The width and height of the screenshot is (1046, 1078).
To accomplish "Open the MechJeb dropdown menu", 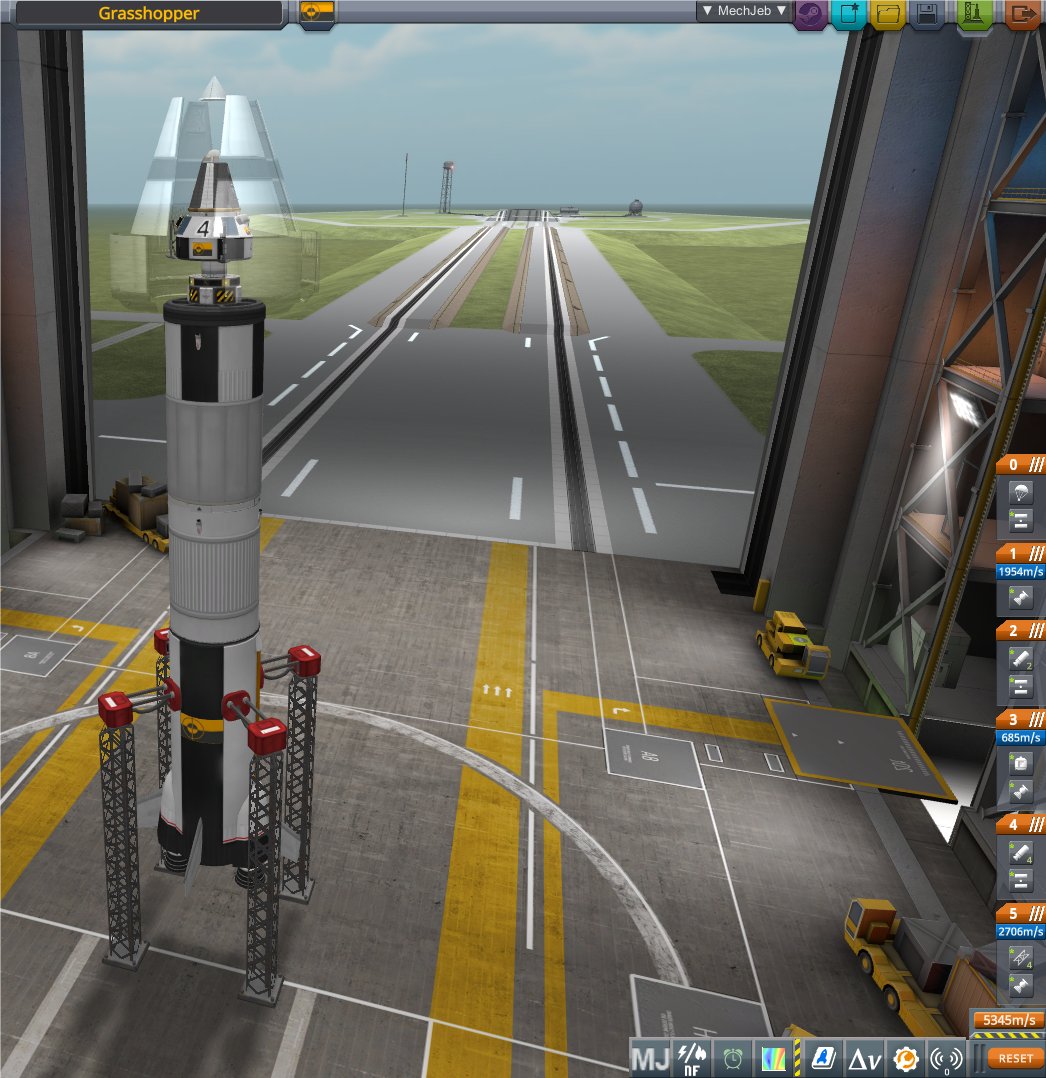I will click(744, 11).
